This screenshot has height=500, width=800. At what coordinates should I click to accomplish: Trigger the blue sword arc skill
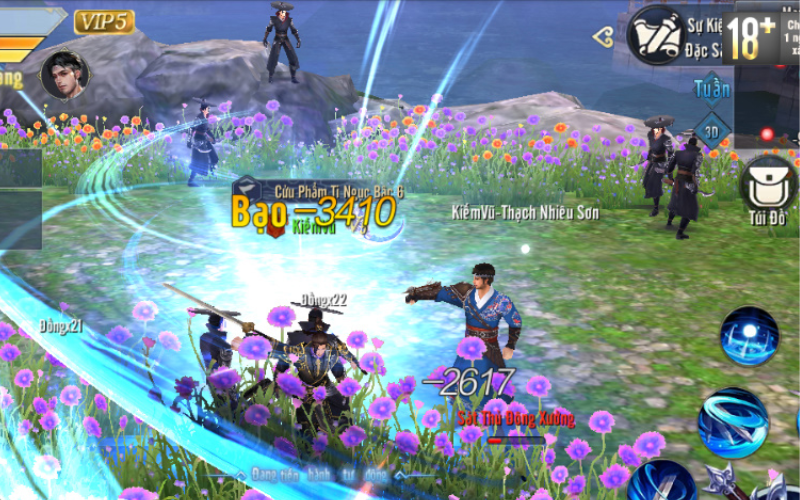tap(662, 481)
